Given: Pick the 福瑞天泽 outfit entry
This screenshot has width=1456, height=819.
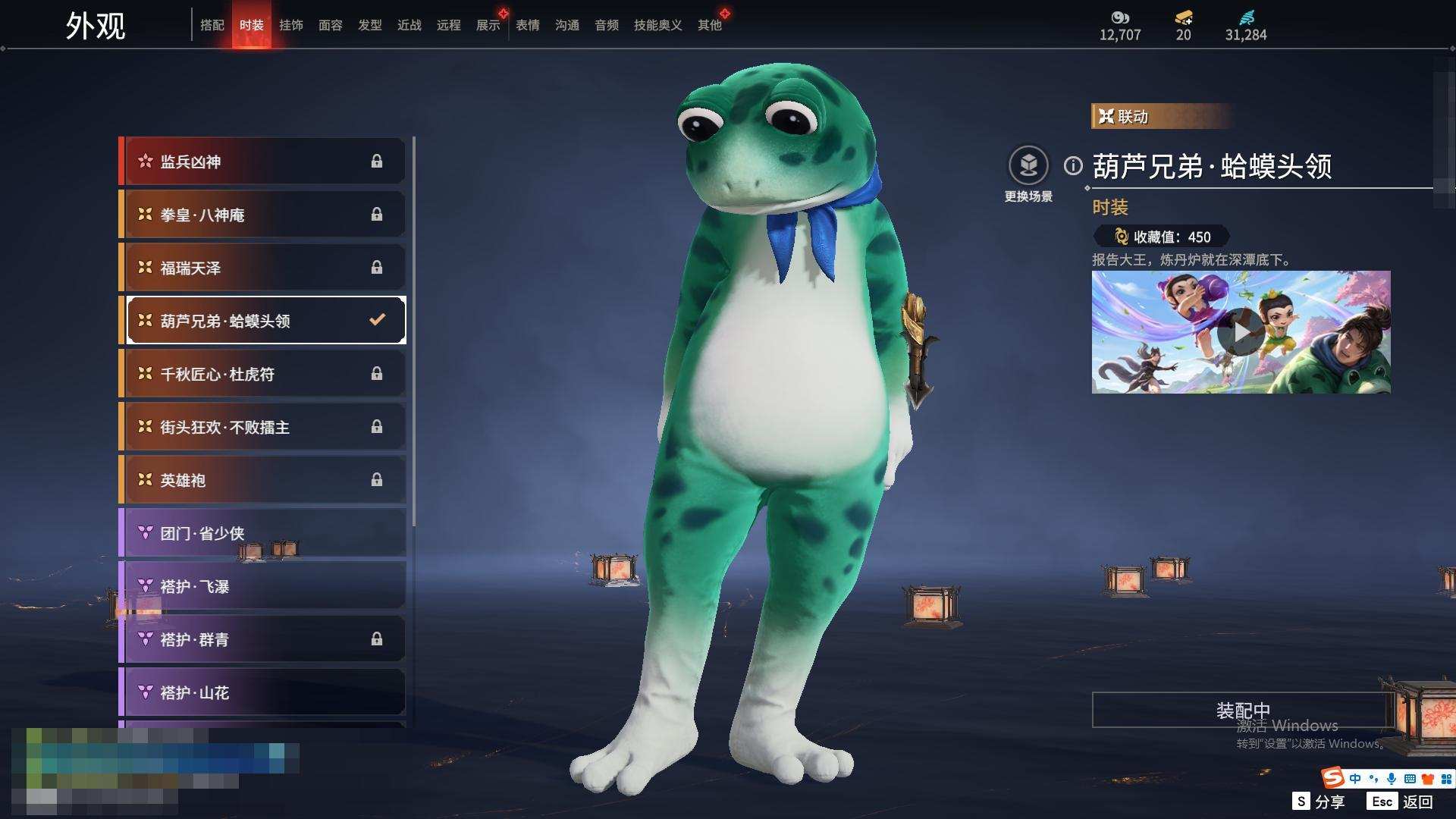Looking at the screenshot, I should tap(262, 268).
